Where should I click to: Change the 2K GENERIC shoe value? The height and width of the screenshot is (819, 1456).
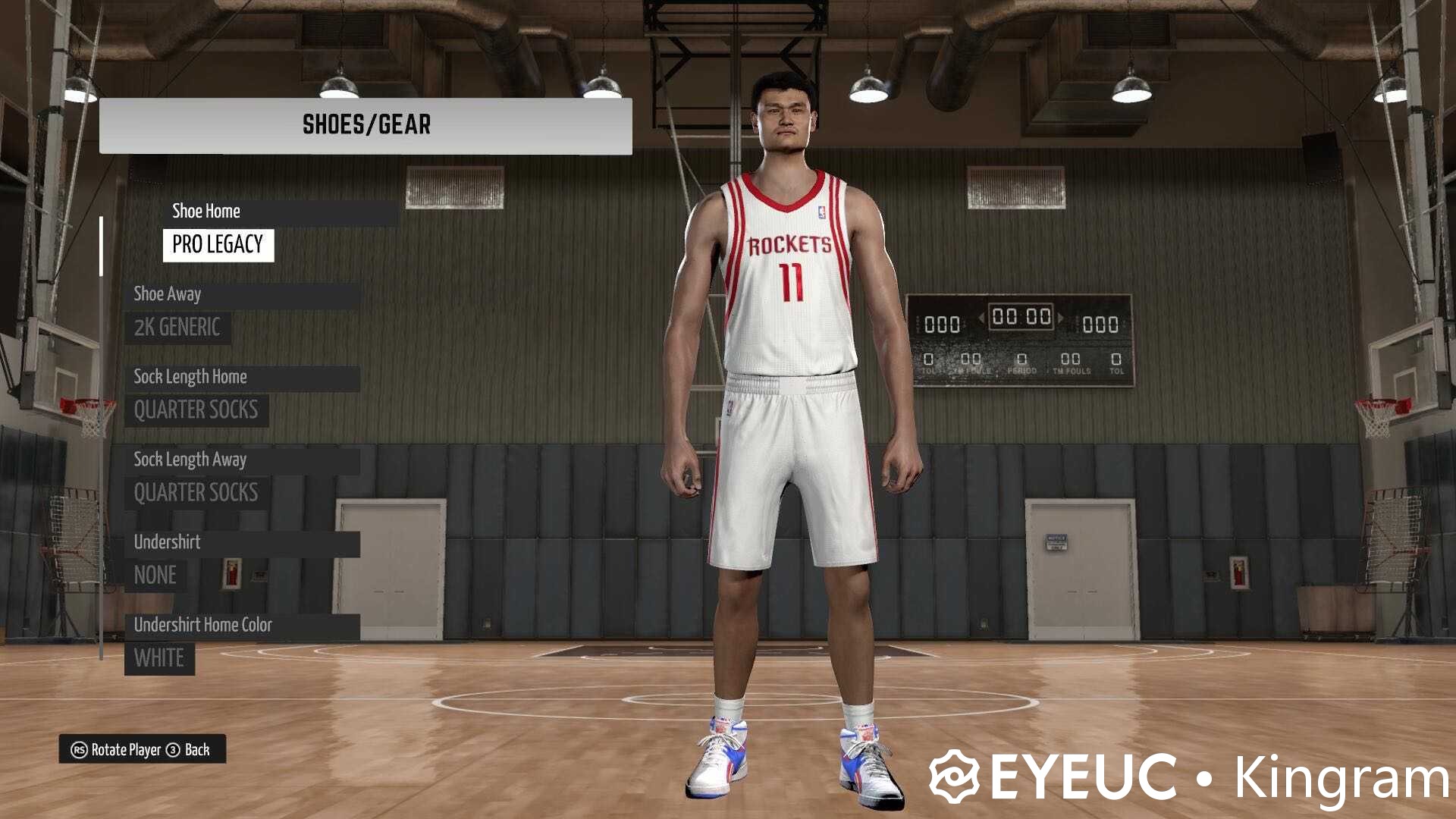[177, 328]
